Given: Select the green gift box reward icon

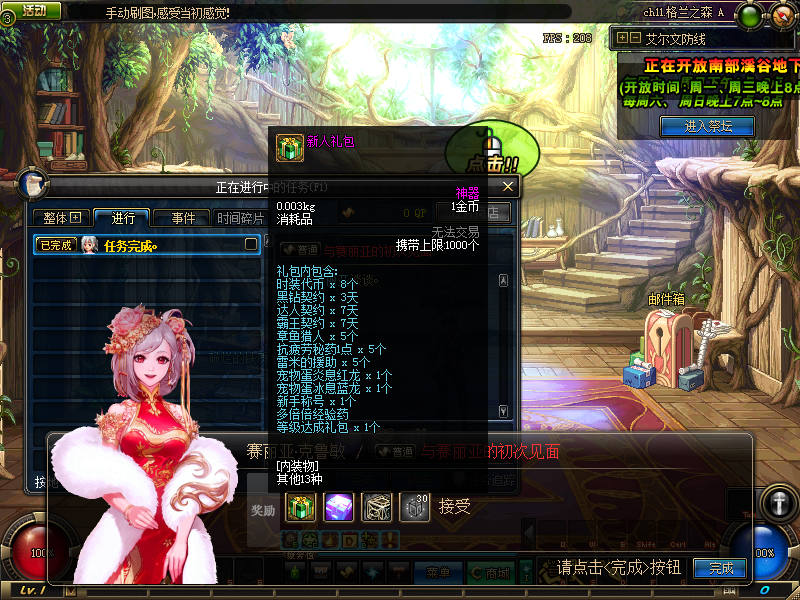Looking at the screenshot, I should point(300,507).
